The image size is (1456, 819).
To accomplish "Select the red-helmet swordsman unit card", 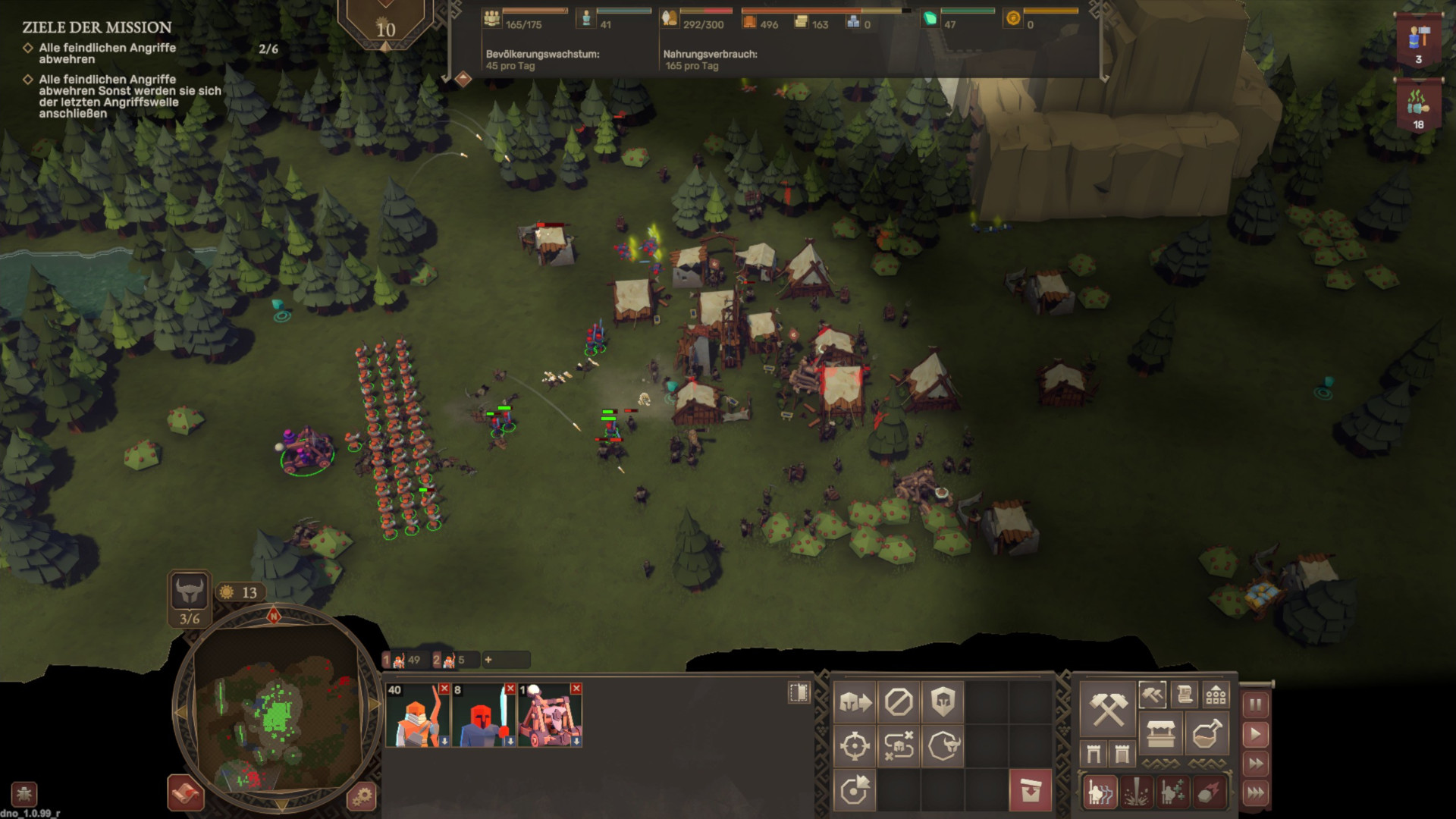I will (x=483, y=716).
